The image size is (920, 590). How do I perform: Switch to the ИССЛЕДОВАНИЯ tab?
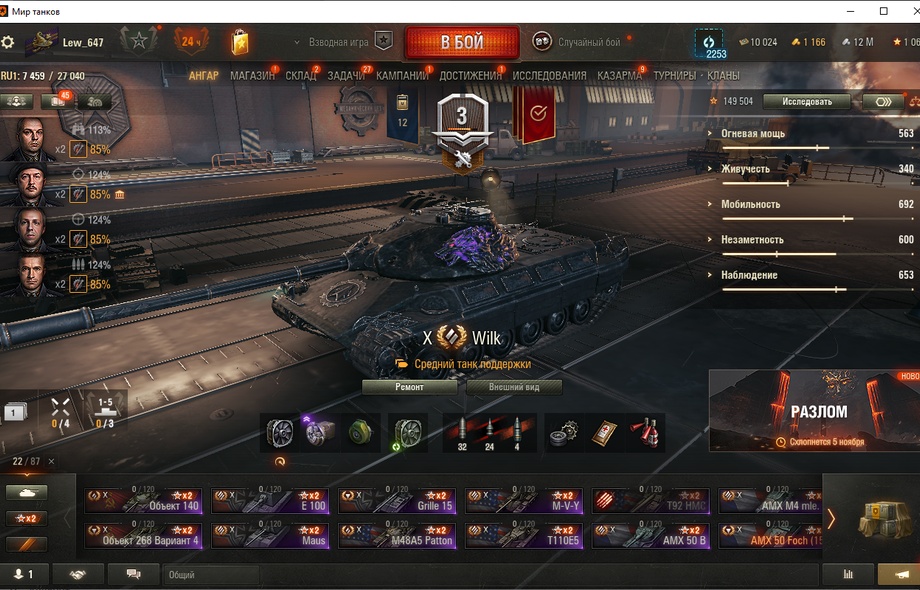tap(549, 76)
